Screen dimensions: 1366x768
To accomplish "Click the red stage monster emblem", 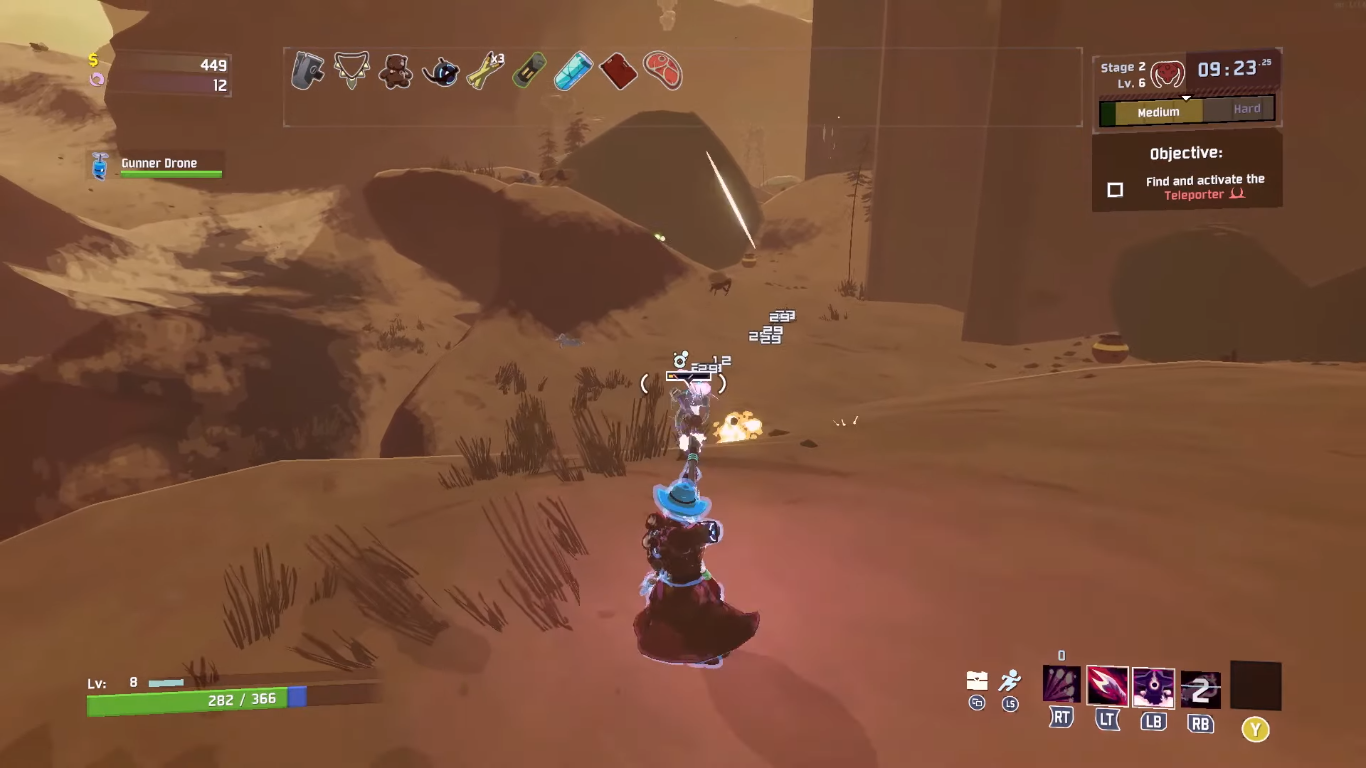I will pyautogui.click(x=1167, y=73).
